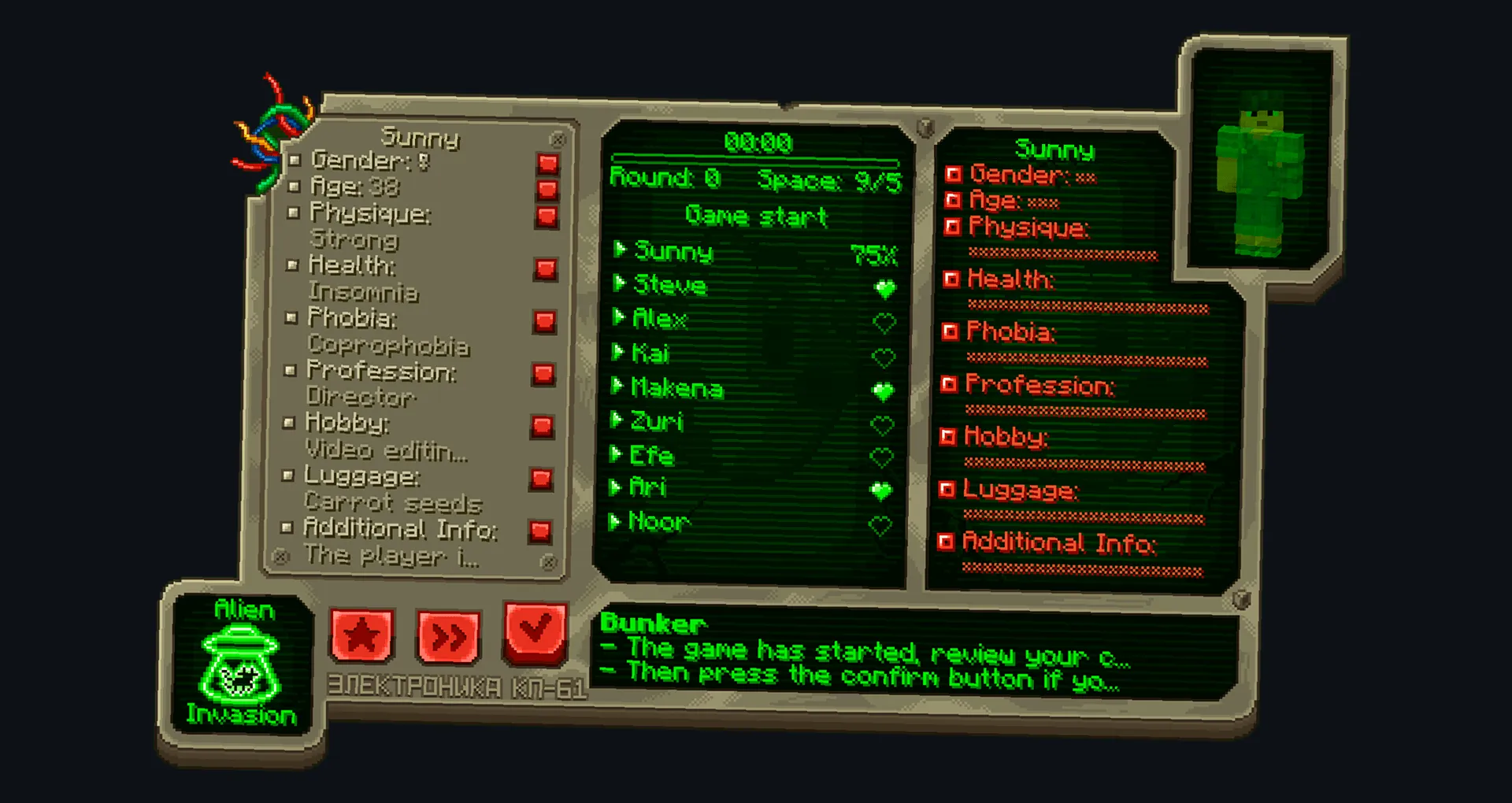The height and width of the screenshot is (803, 1512).
Task: Click the Alien Invasion UFO logo
Action: coord(239,665)
